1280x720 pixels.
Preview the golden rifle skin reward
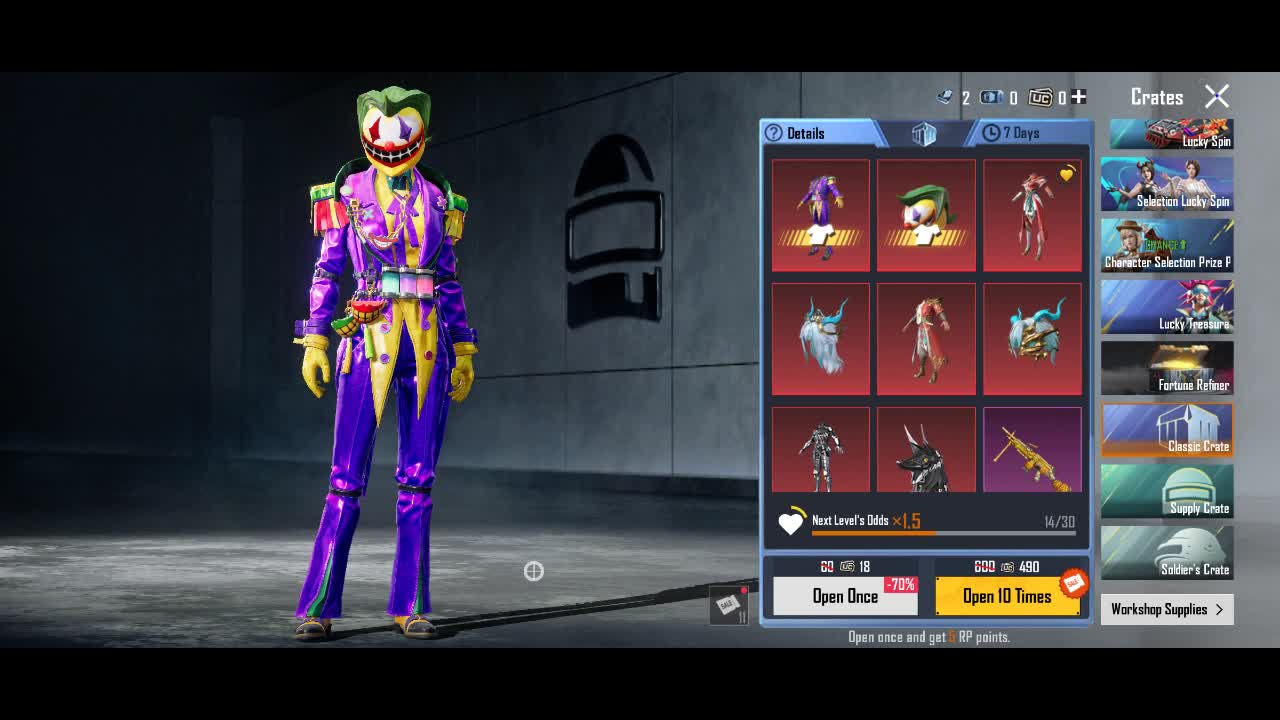coord(1032,451)
